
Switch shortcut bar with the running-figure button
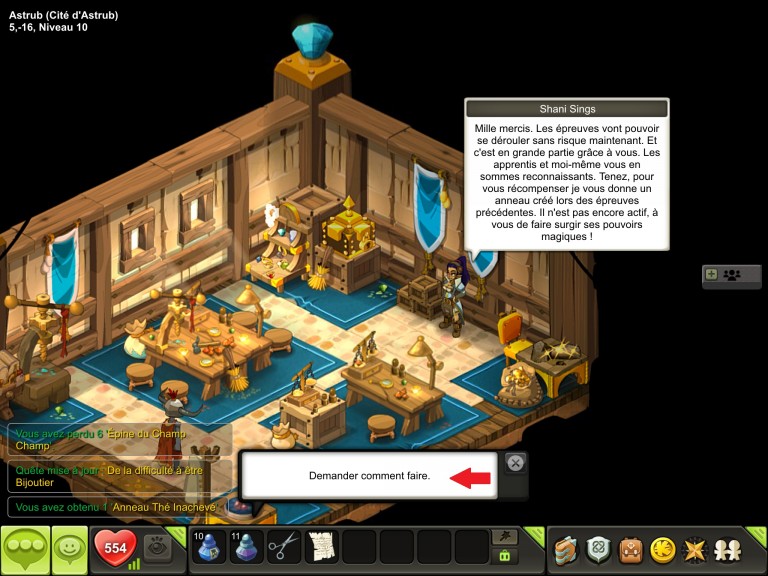pyautogui.click(x=505, y=537)
